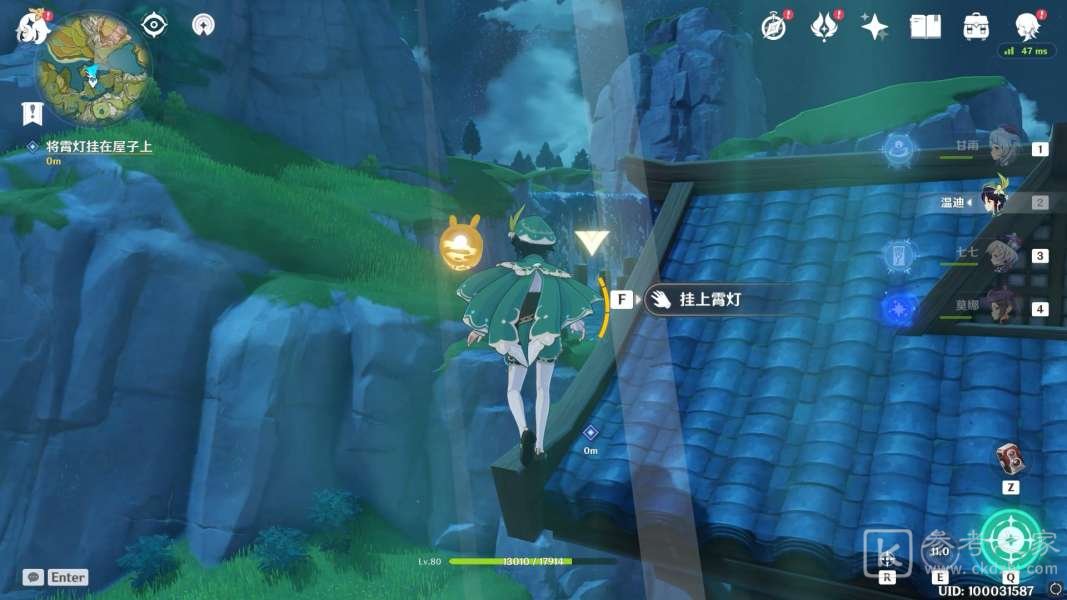
Task: Select active character 温迪 in party list
Action: point(998,201)
